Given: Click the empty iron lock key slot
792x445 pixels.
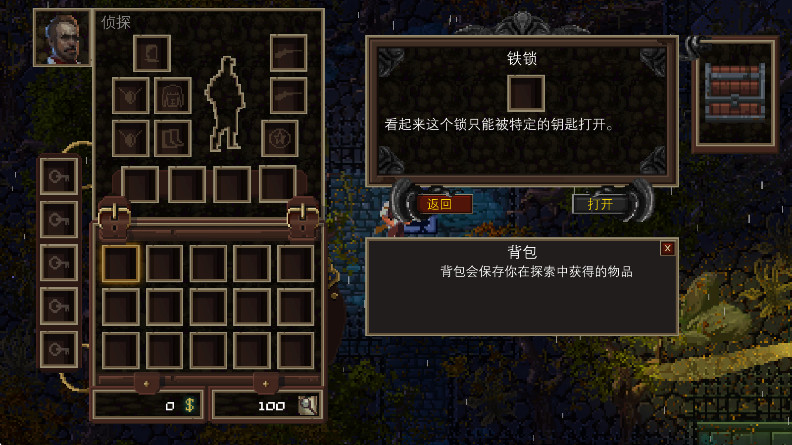Looking at the screenshot, I should click(526, 94).
